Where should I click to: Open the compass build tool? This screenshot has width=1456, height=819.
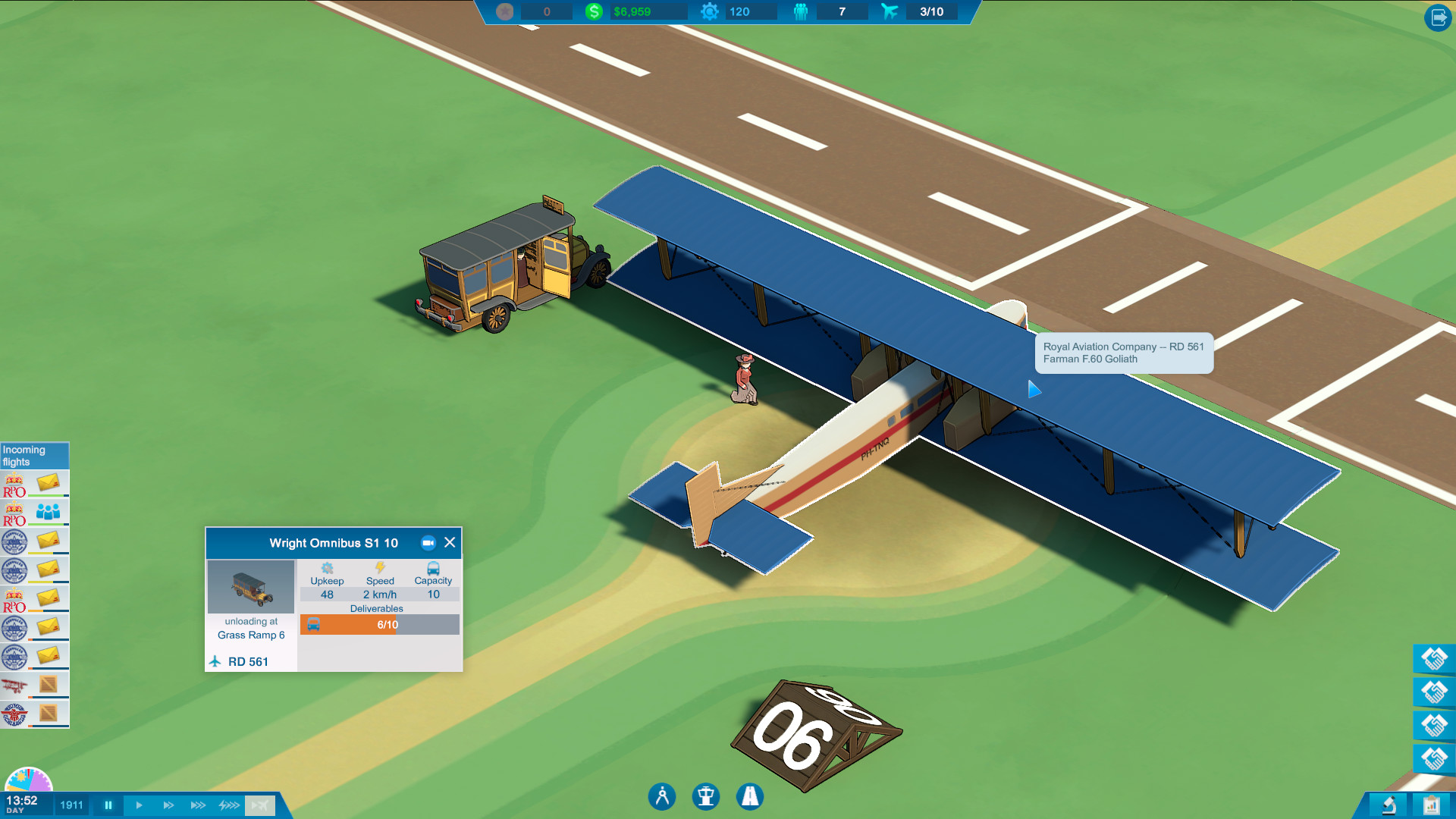[662, 796]
